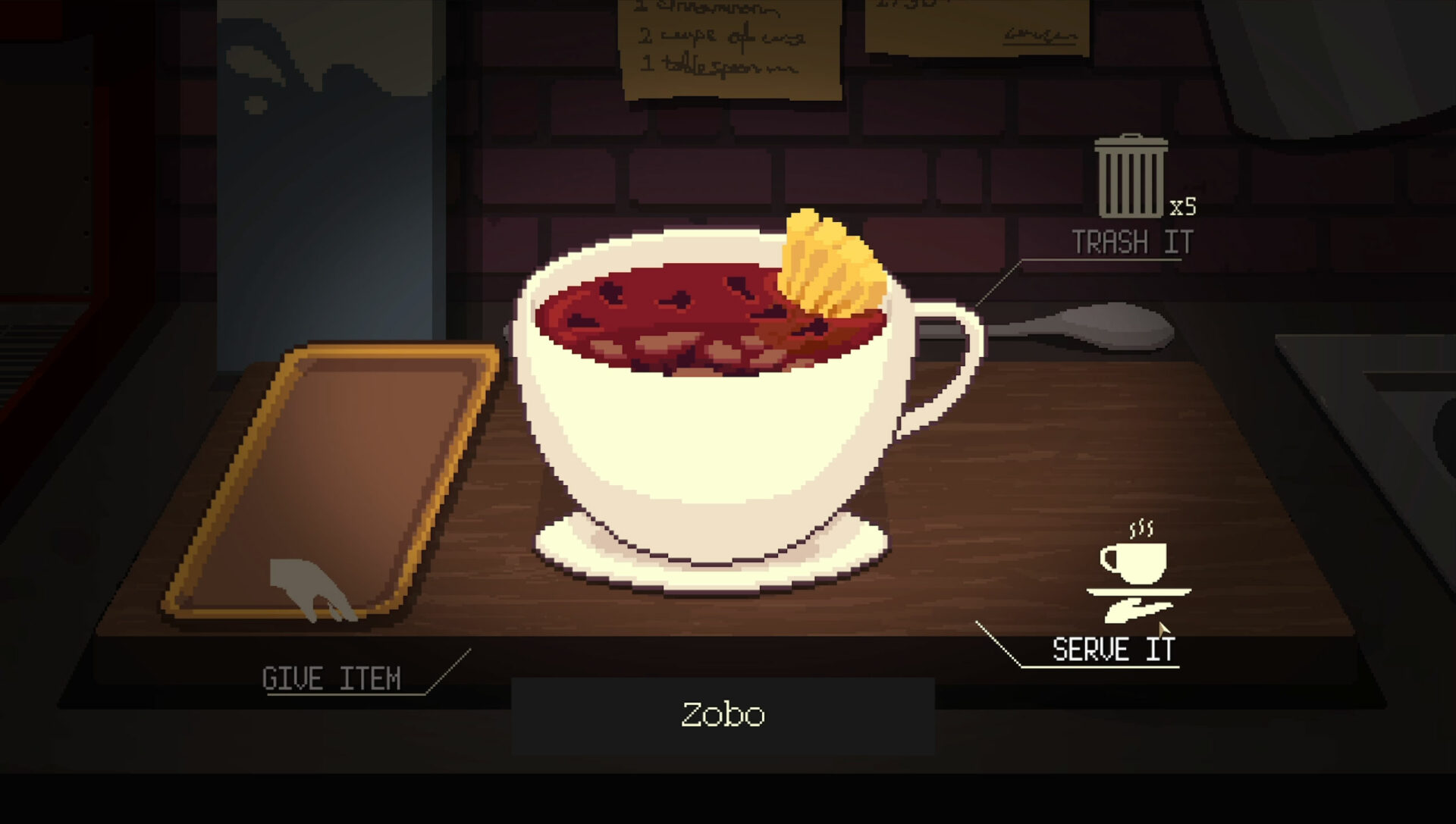Choose the Give Item option

[331, 677]
